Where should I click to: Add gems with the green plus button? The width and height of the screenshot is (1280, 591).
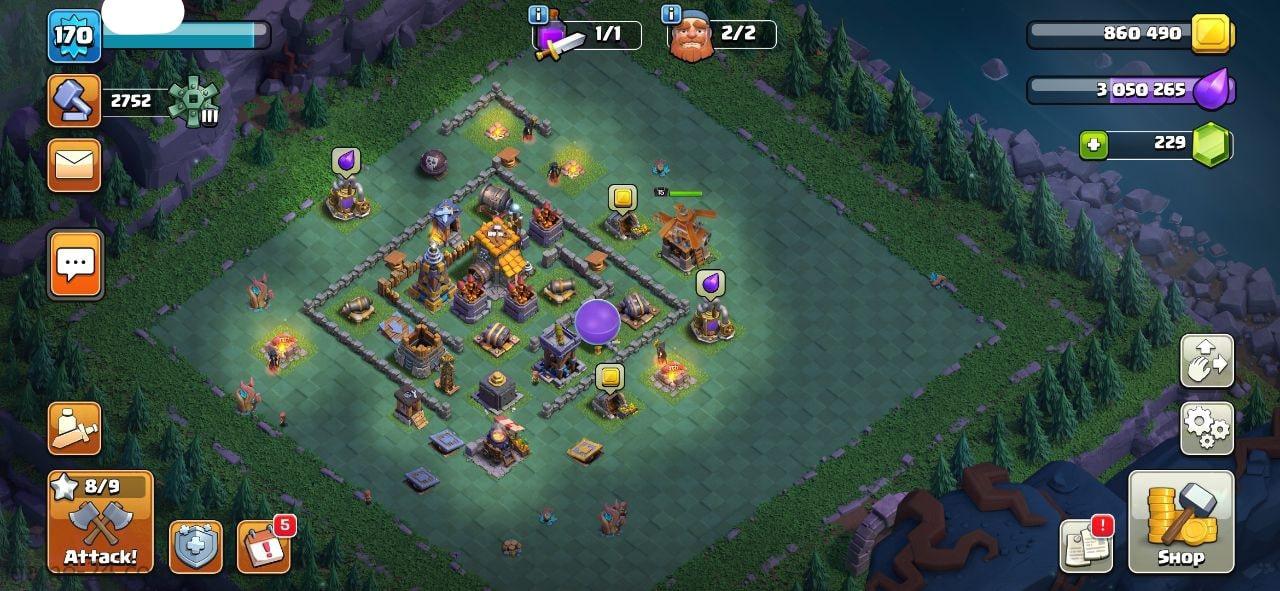1094,144
